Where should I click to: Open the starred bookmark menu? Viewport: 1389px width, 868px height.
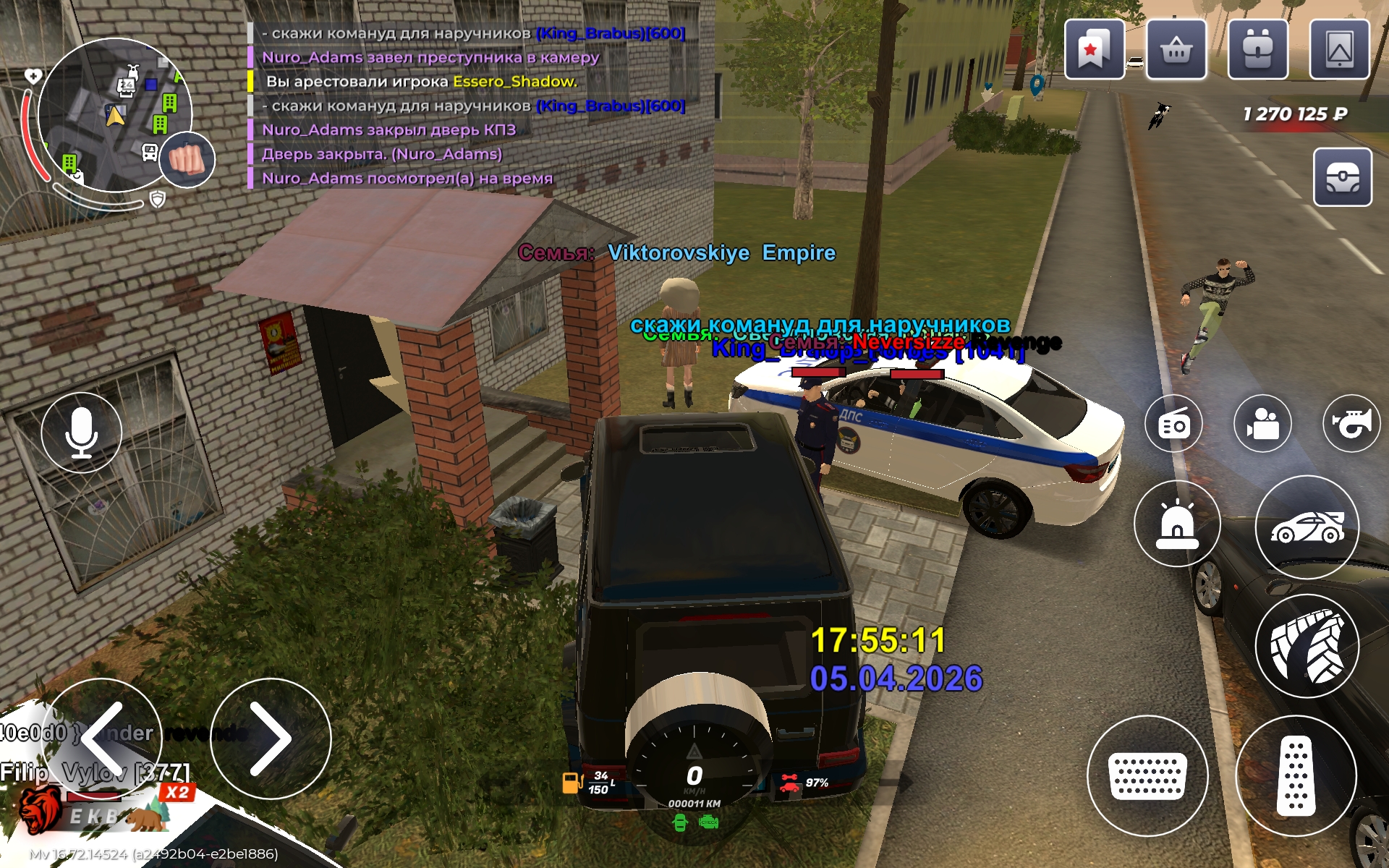(x=1094, y=49)
